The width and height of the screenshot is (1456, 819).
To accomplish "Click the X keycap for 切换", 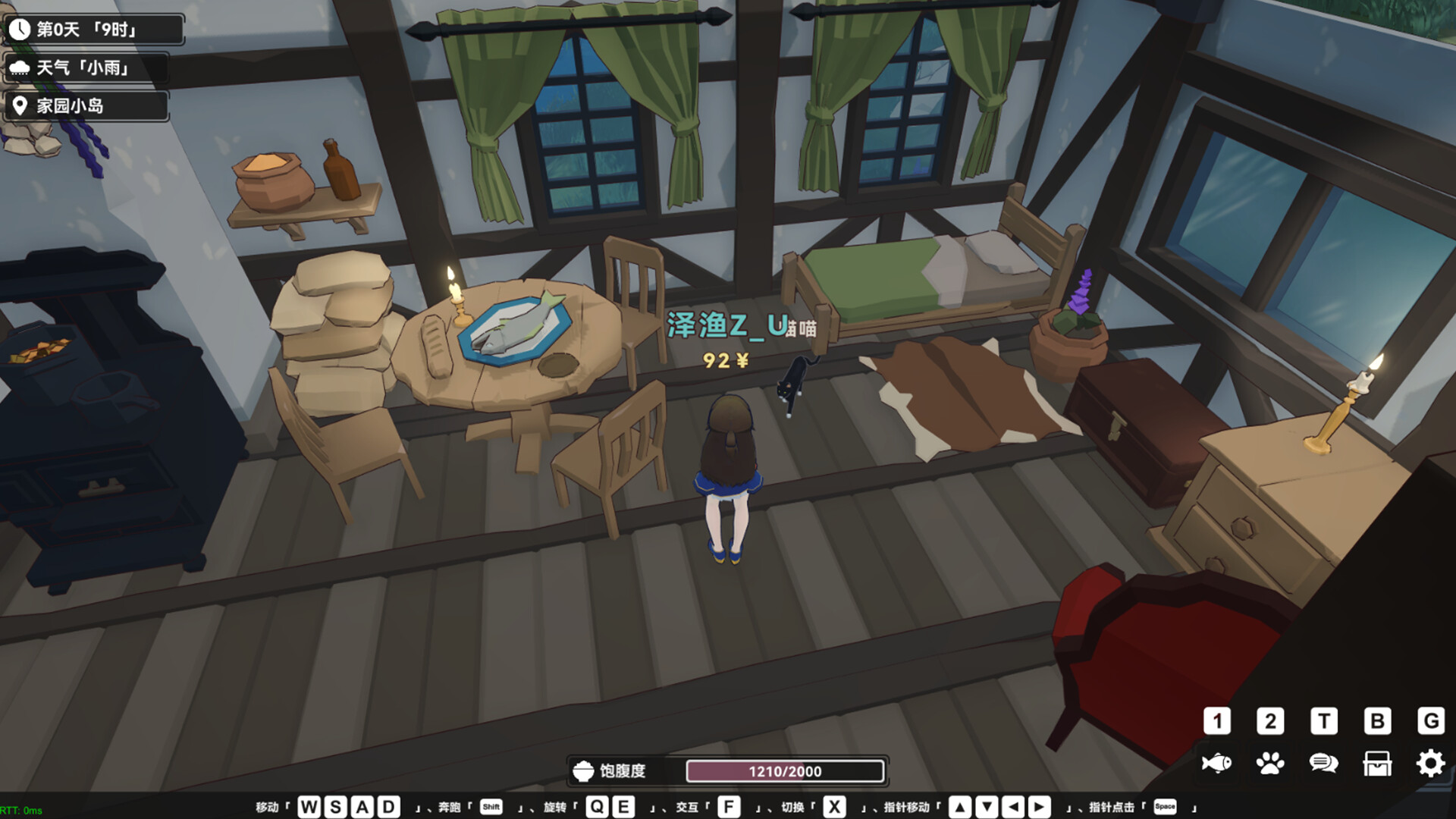I will 834,808.
